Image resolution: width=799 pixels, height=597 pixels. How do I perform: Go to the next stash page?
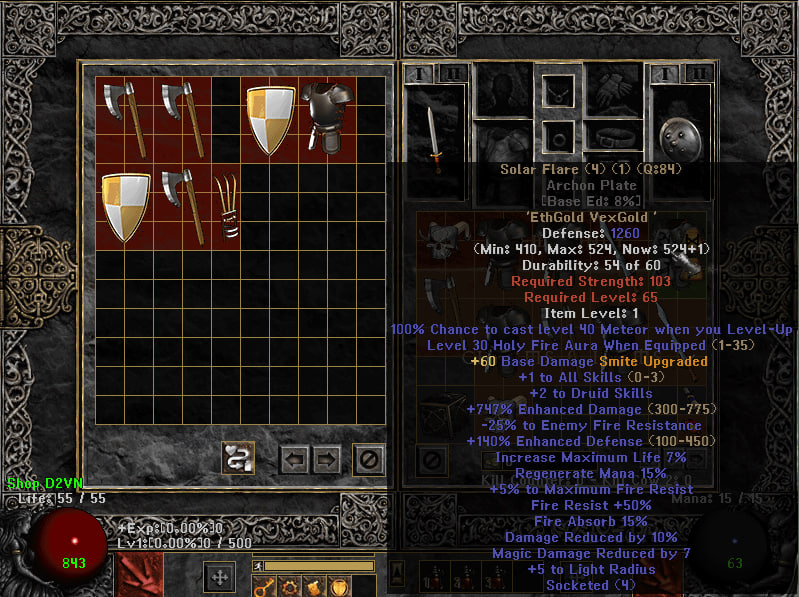click(x=327, y=460)
